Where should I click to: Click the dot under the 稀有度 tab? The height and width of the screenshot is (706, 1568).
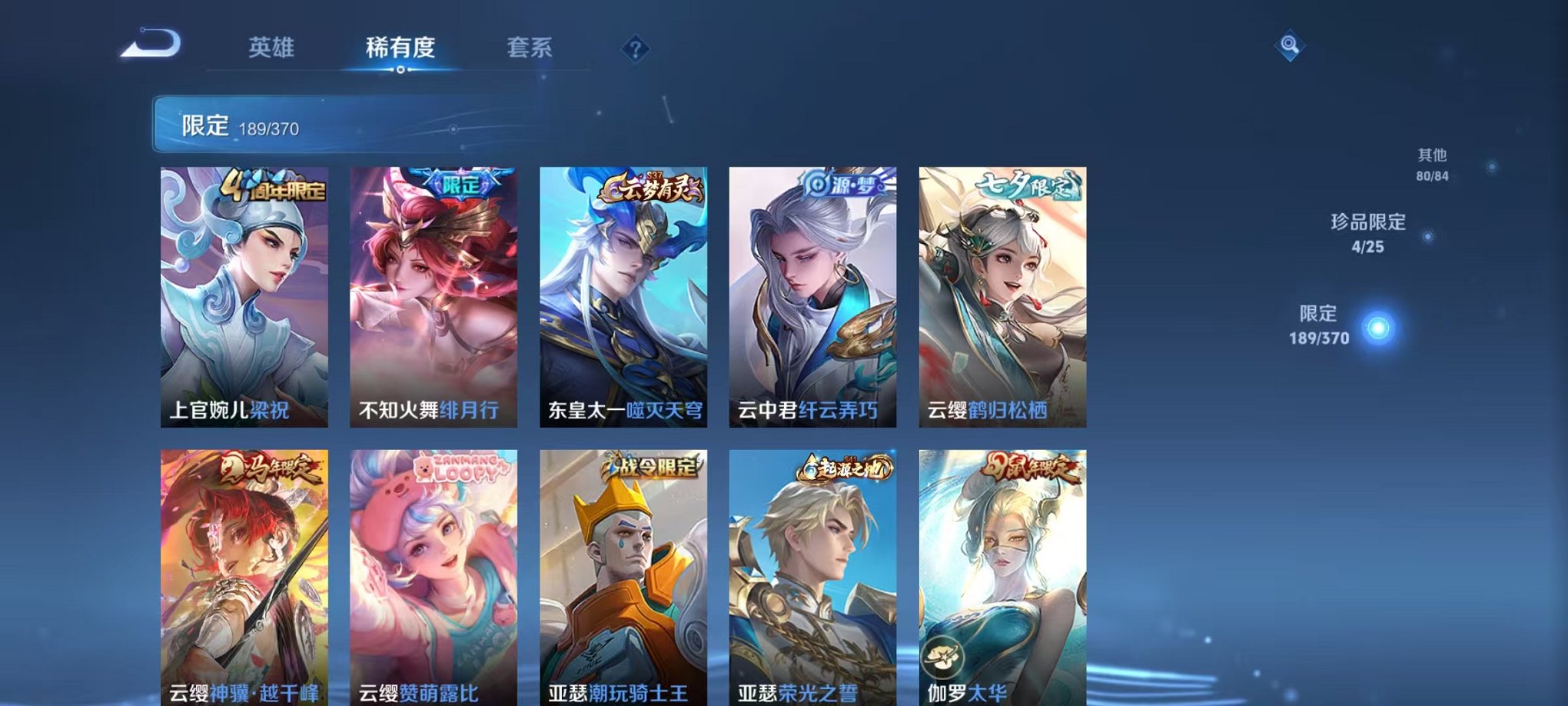click(399, 71)
